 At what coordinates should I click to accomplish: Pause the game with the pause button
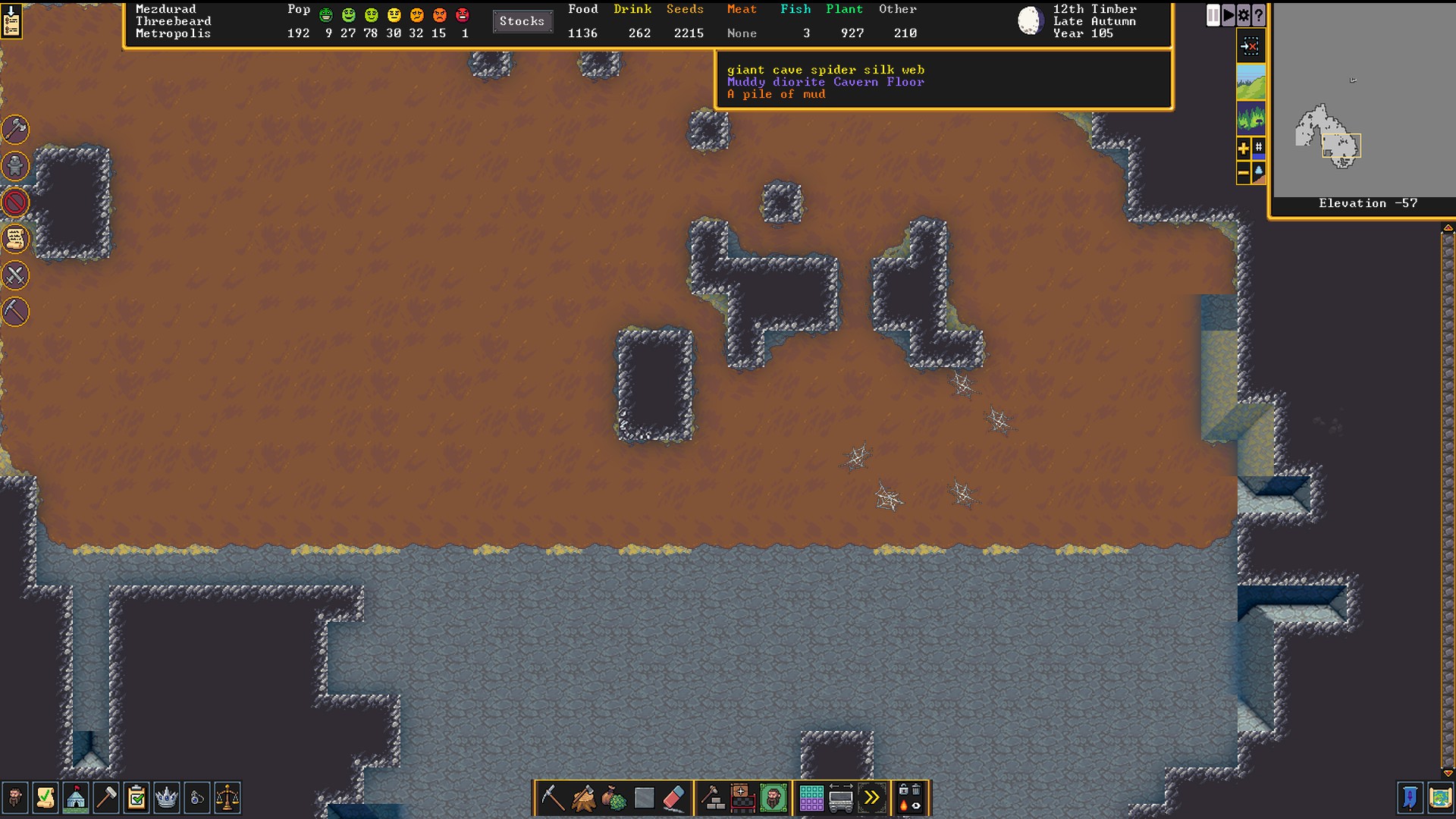click(1213, 15)
